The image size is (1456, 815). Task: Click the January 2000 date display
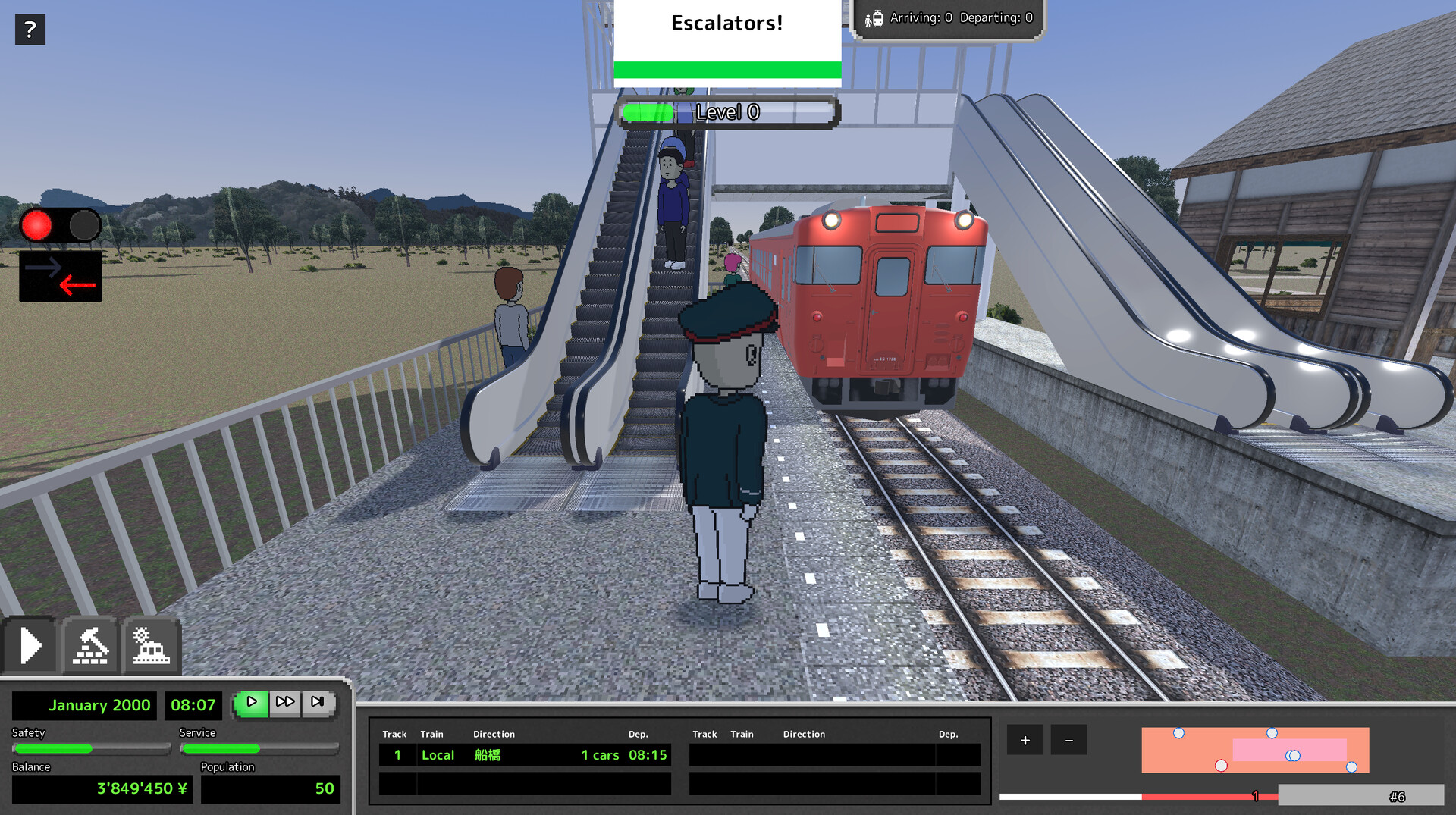[99, 705]
